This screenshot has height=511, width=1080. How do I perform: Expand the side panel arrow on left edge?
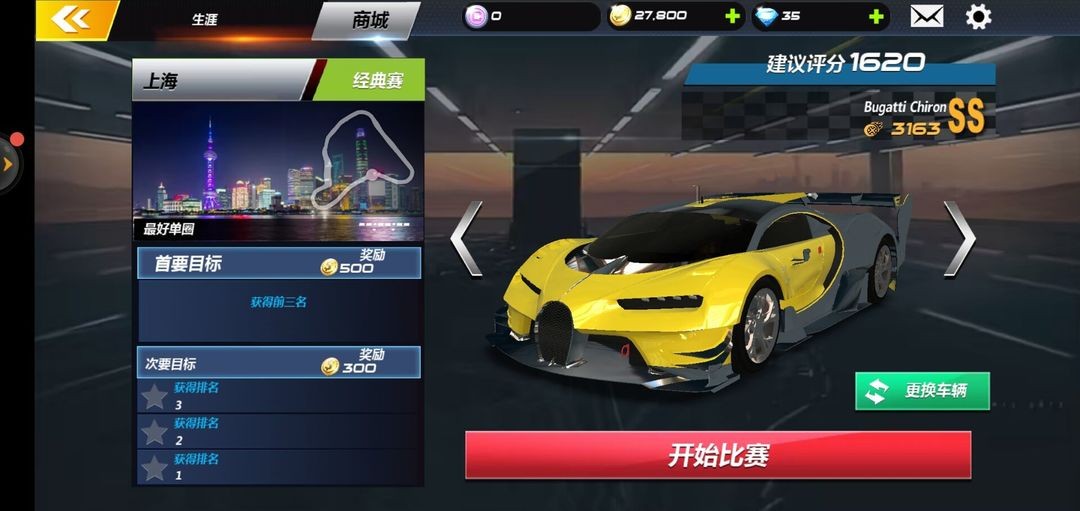pos(9,162)
